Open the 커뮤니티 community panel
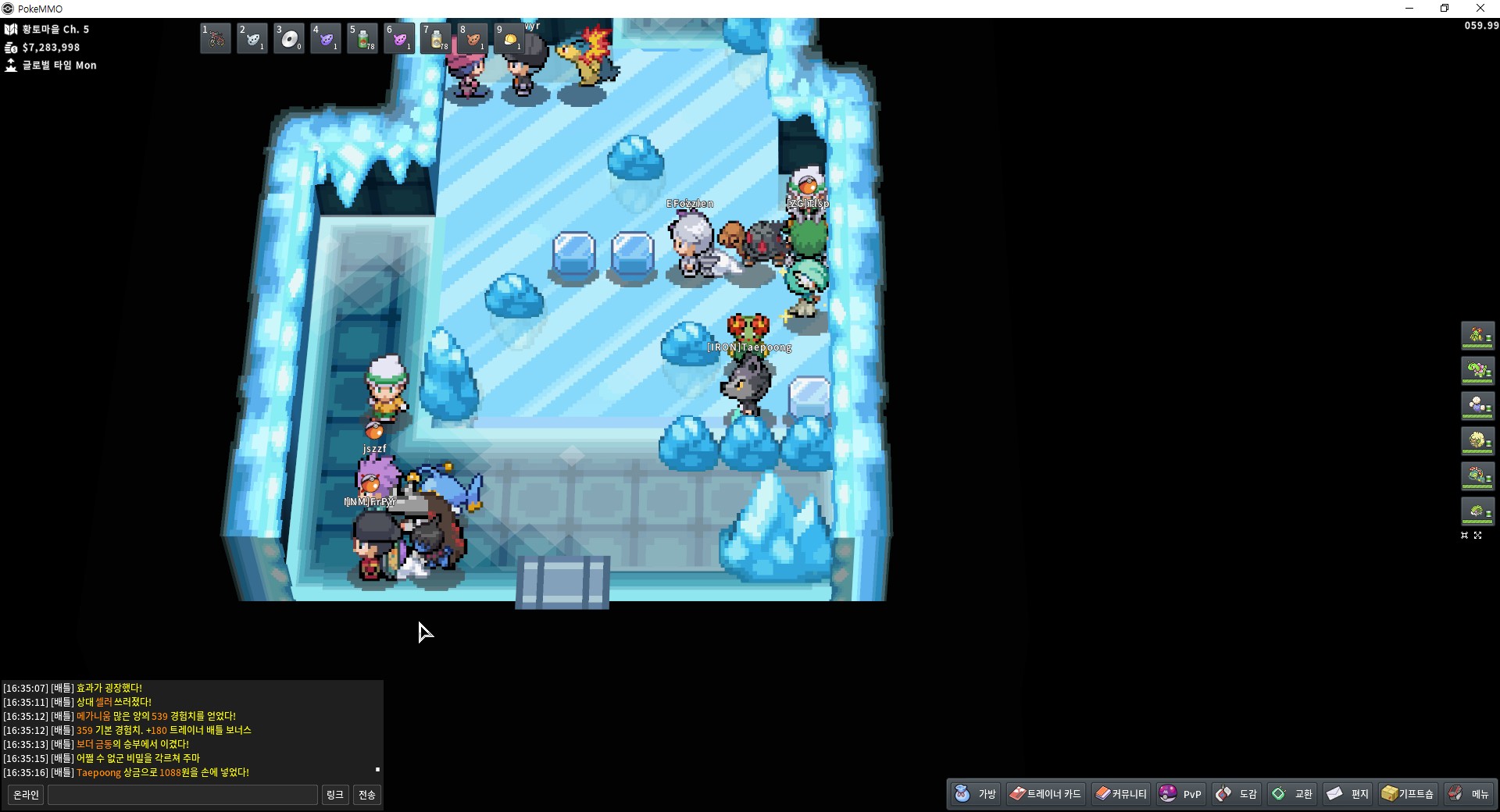Screen dimensions: 1500x812 pyautogui.click(x=1121, y=794)
